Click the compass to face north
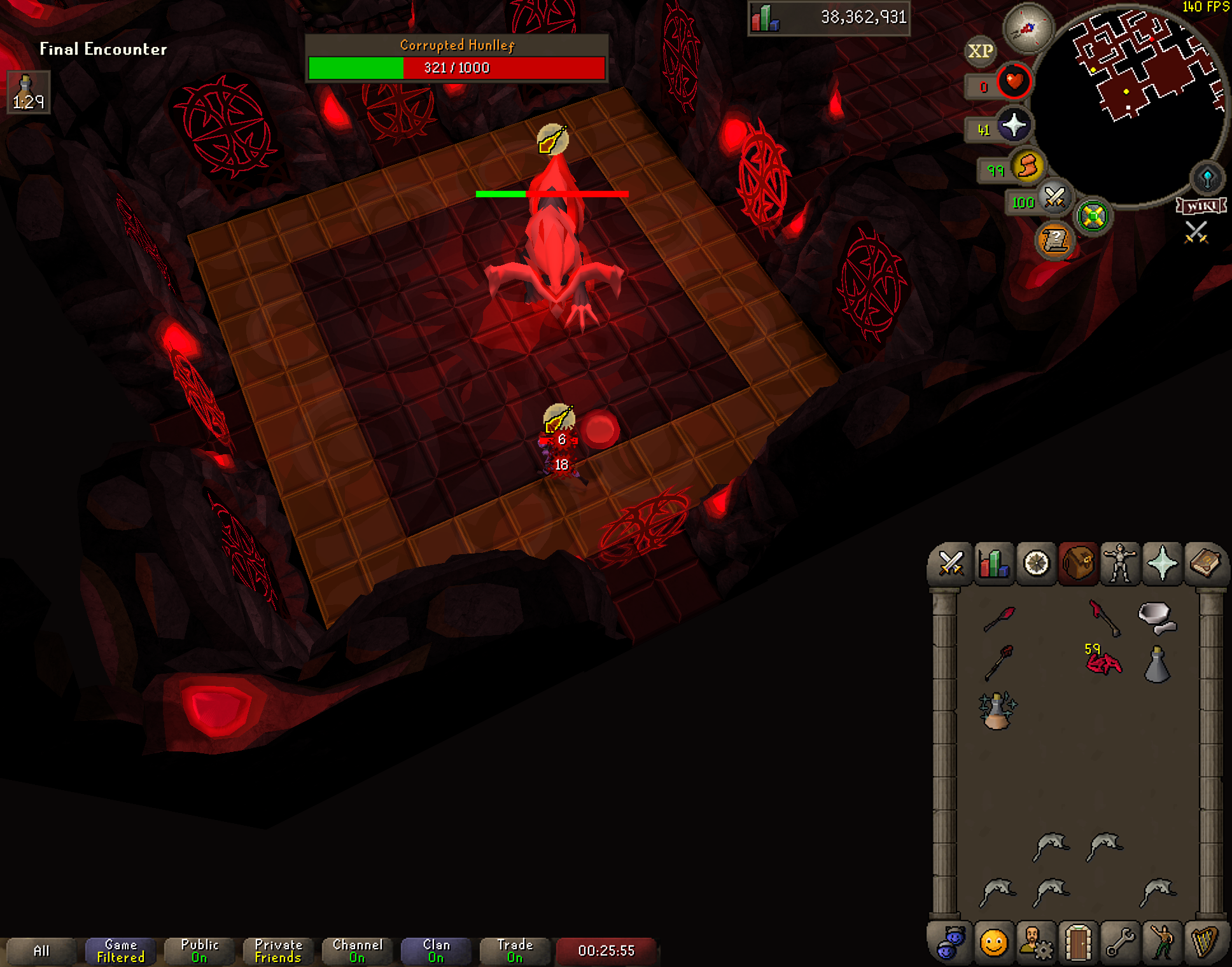 click(x=1027, y=29)
